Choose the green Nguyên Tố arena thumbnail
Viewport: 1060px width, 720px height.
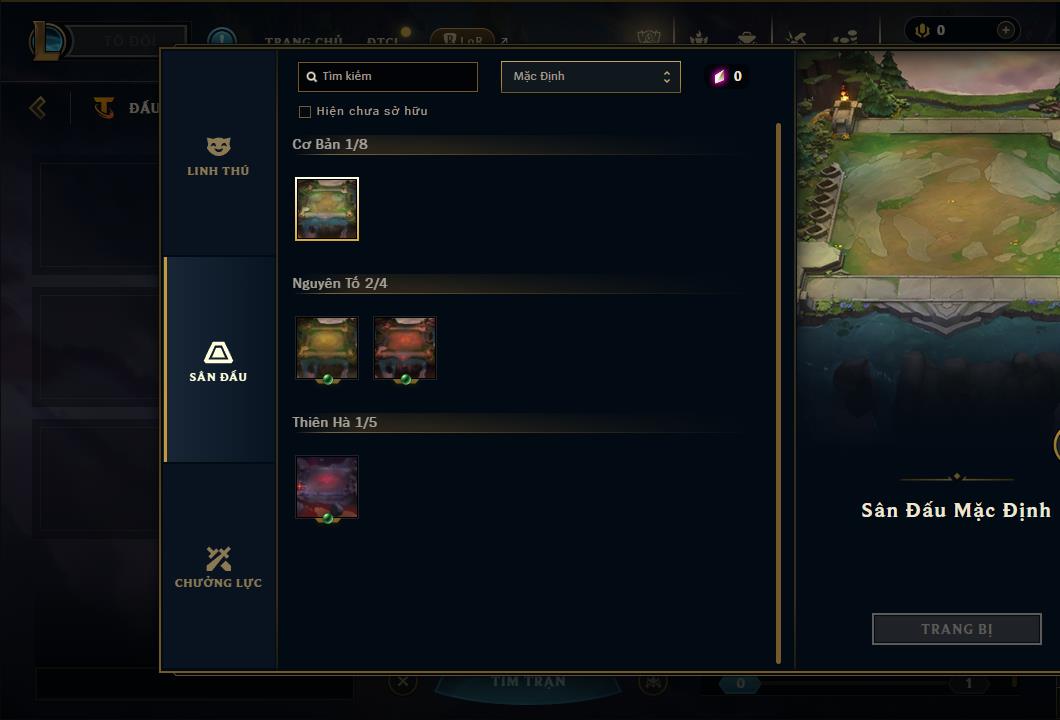[327, 348]
